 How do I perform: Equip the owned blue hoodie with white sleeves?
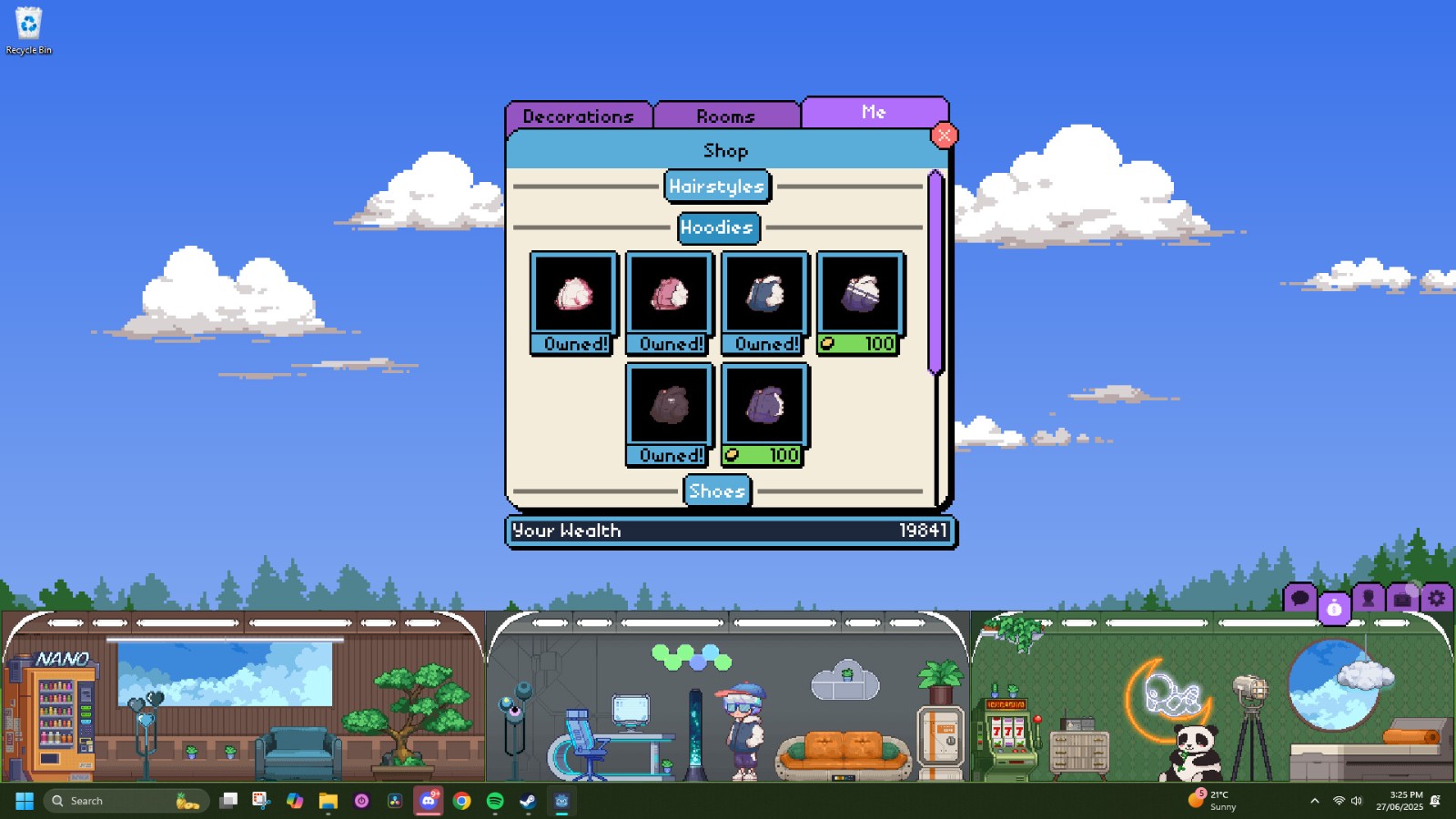[765, 295]
